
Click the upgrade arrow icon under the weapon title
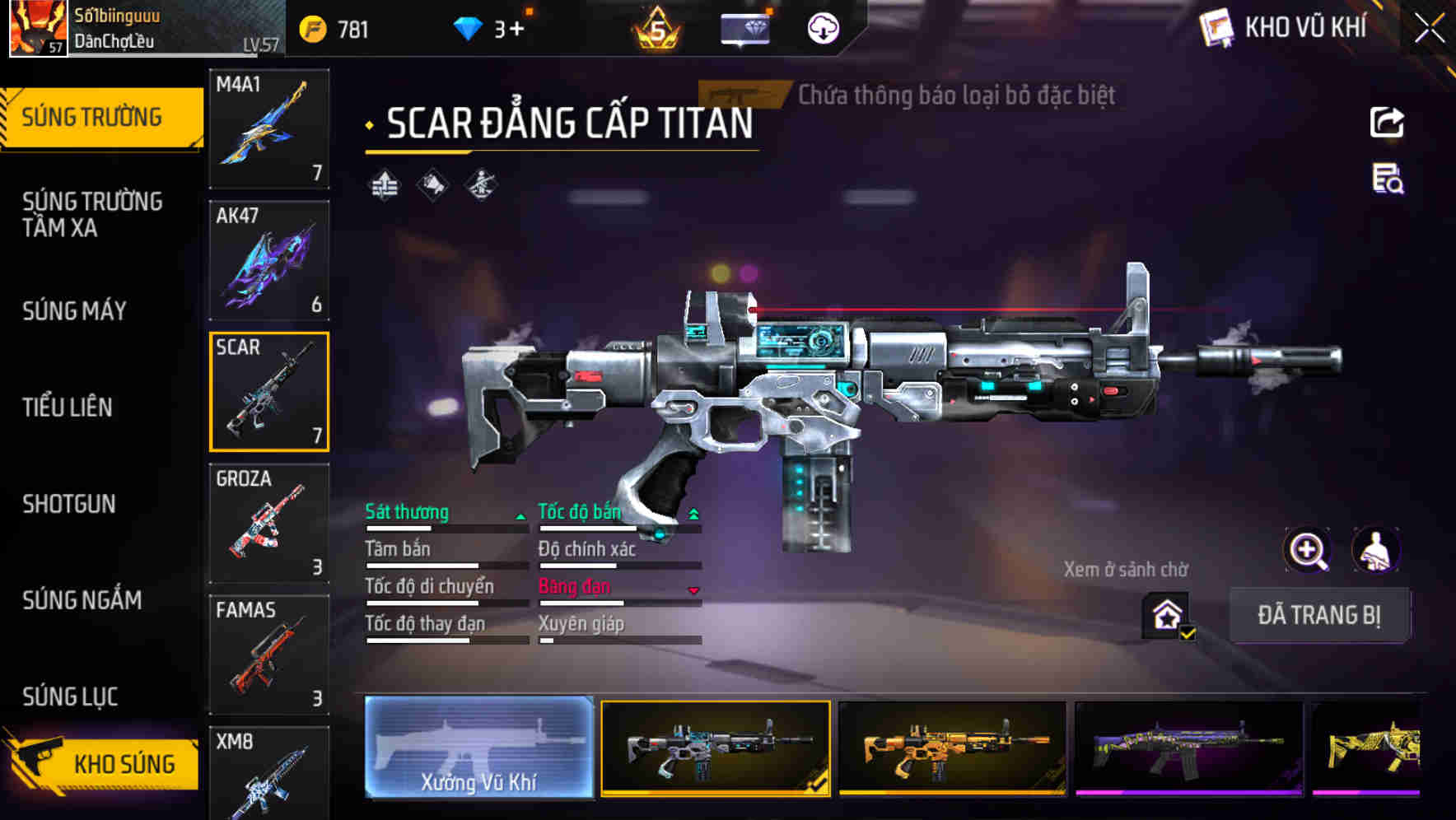(x=384, y=185)
